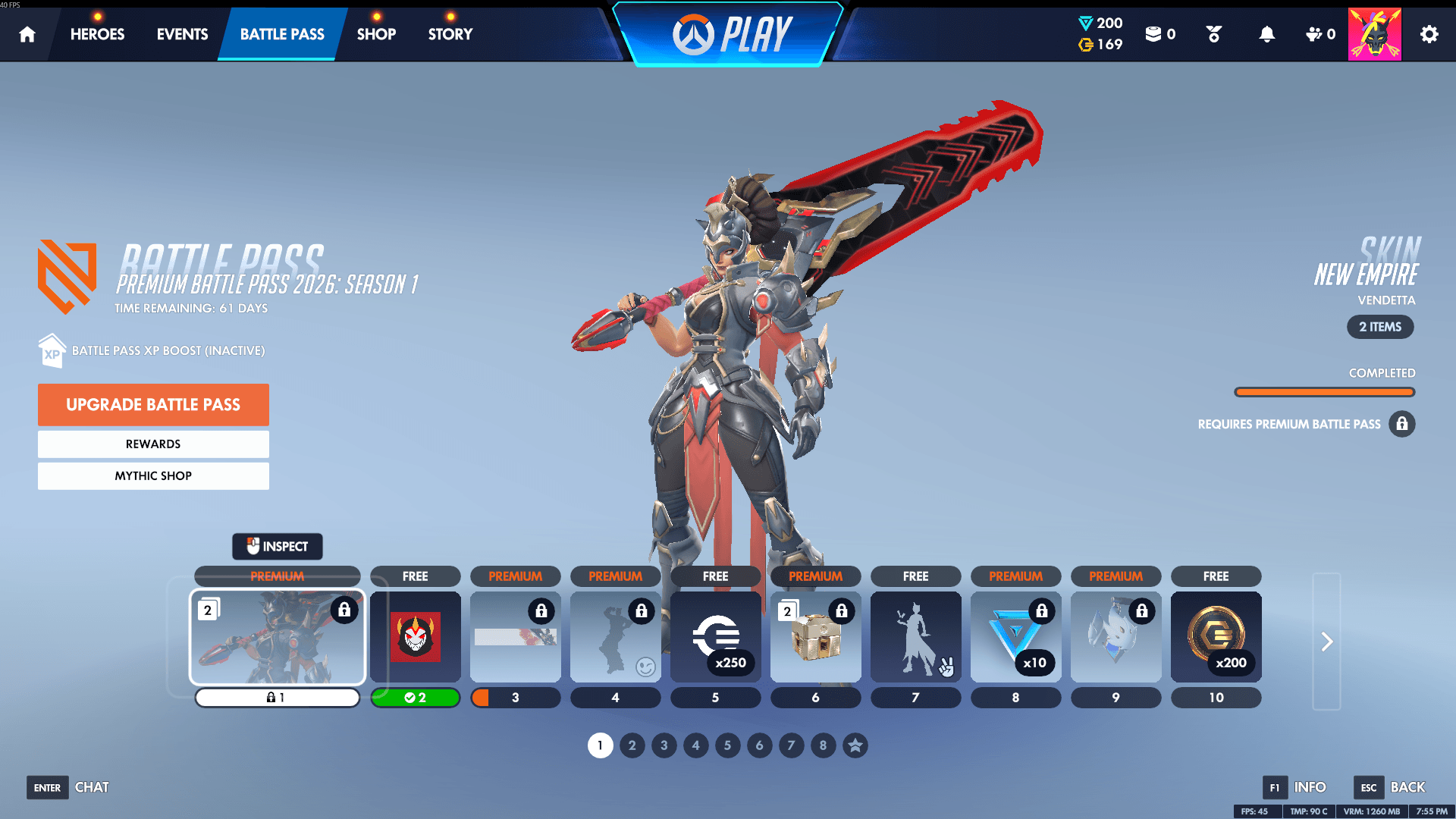Click the Battle Pass XP Boost icon
The width and height of the screenshot is (1456, 819).
pyautogui.click(x=52, y=350)
